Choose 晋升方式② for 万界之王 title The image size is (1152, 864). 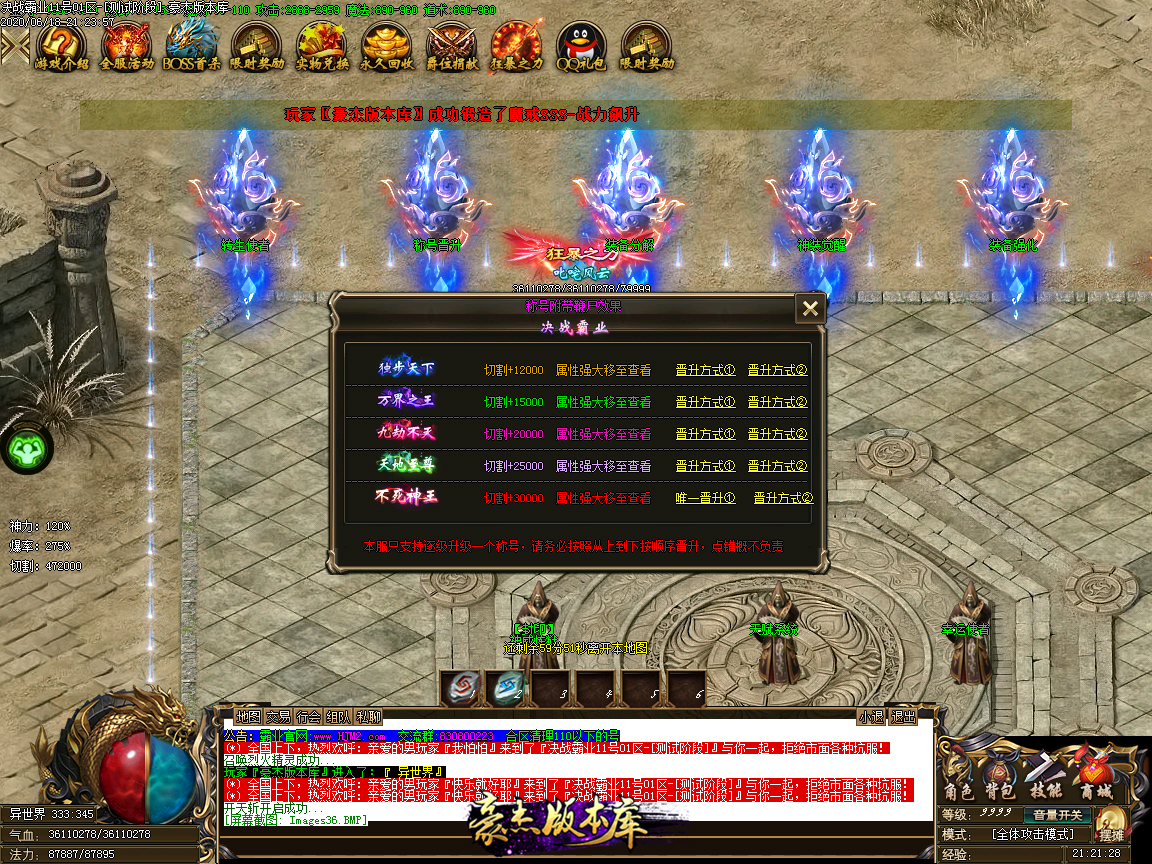click(x=777, y=402)
